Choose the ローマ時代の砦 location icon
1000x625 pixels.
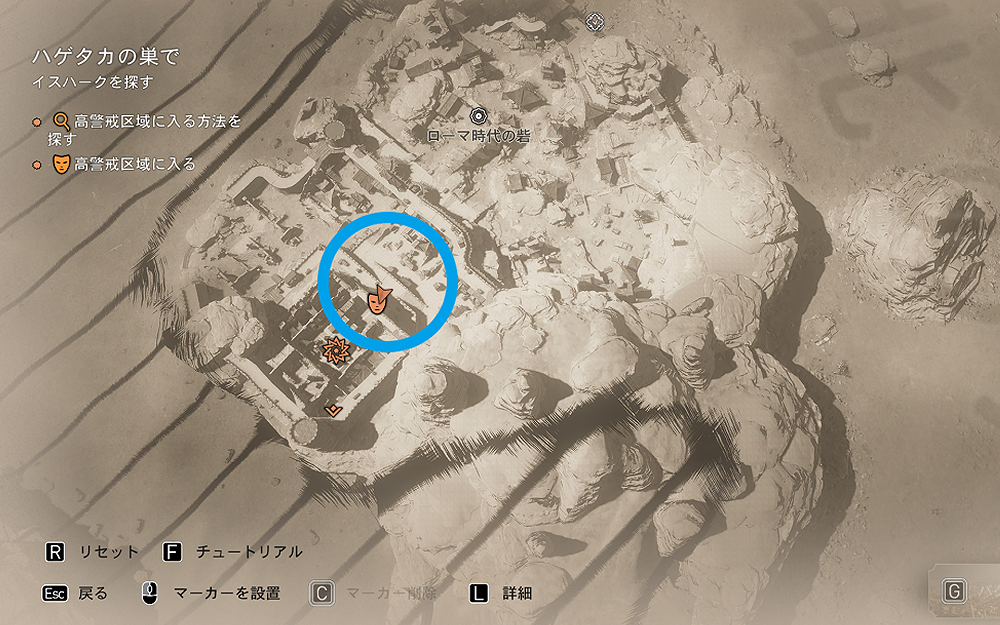coord(478,117)
